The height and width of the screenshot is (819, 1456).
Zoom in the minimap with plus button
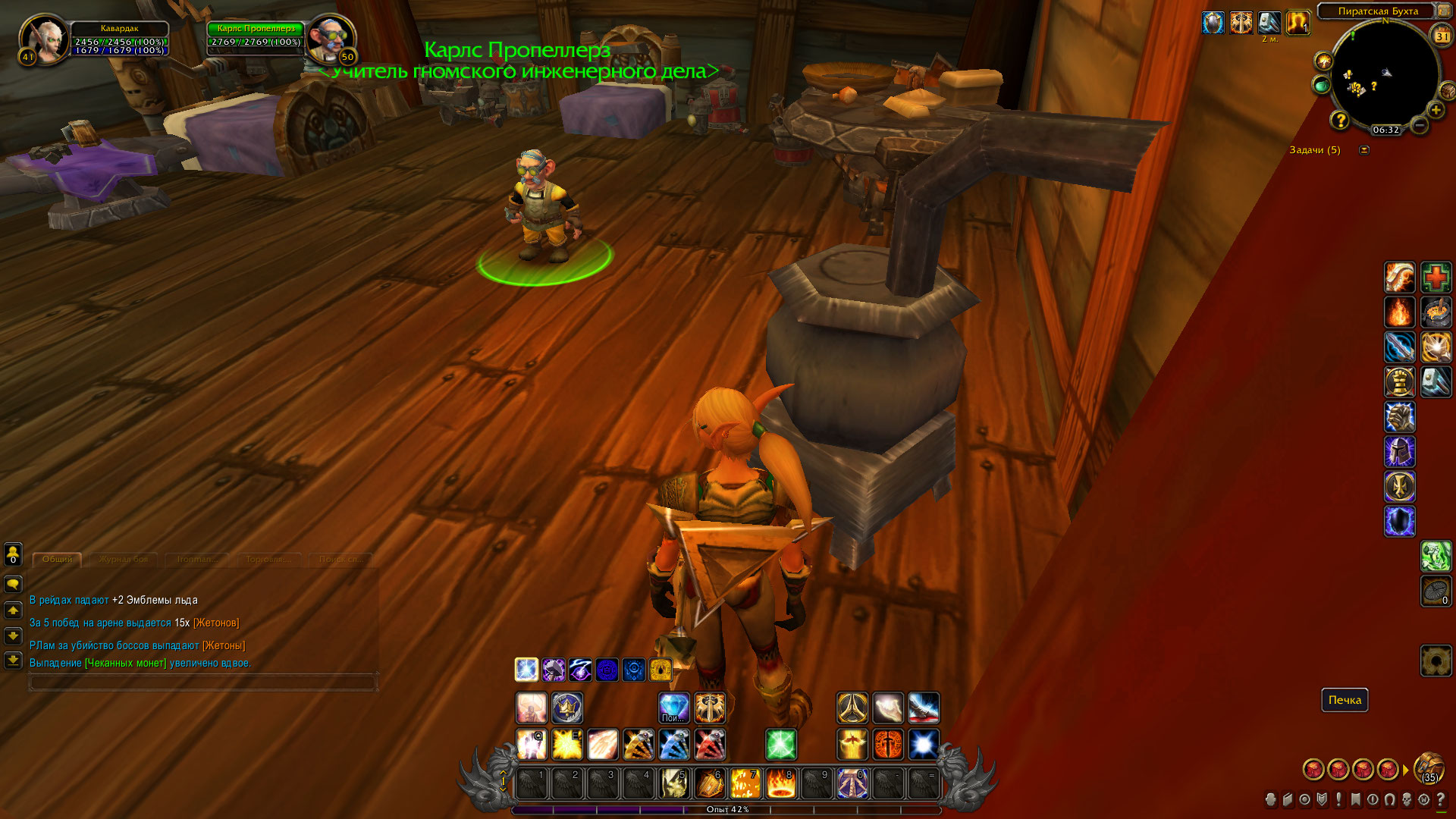(x=1436, y=111)
